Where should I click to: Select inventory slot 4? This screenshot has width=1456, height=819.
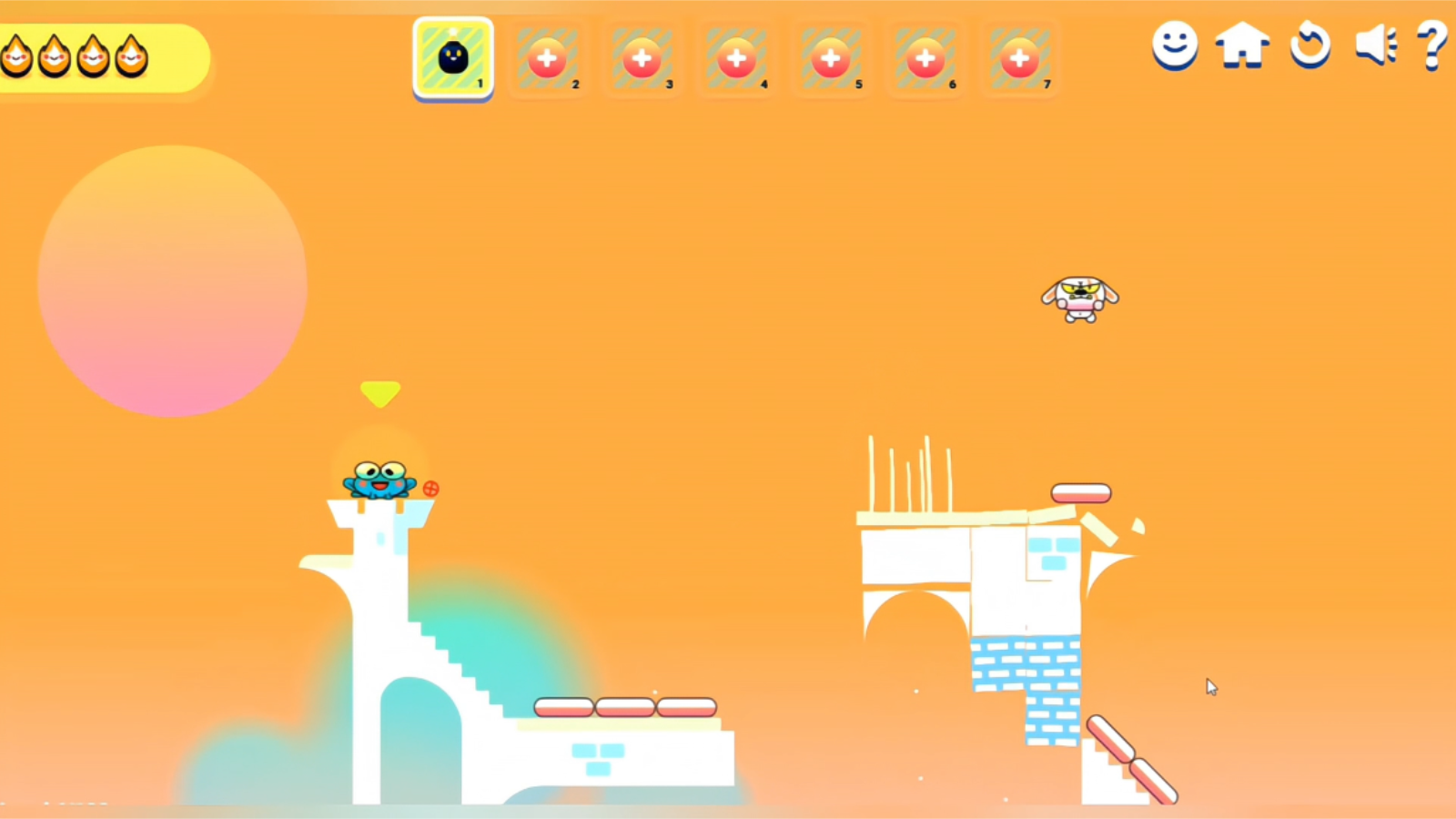(x=736, y=57)
